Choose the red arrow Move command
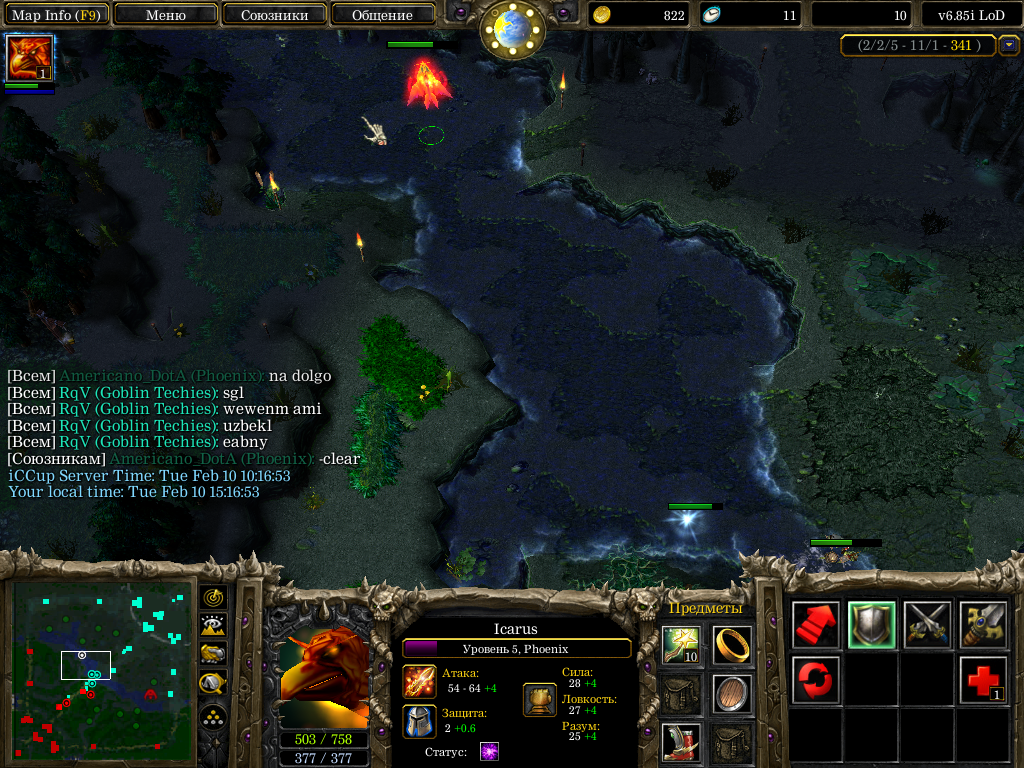 [x=816, y=625]
